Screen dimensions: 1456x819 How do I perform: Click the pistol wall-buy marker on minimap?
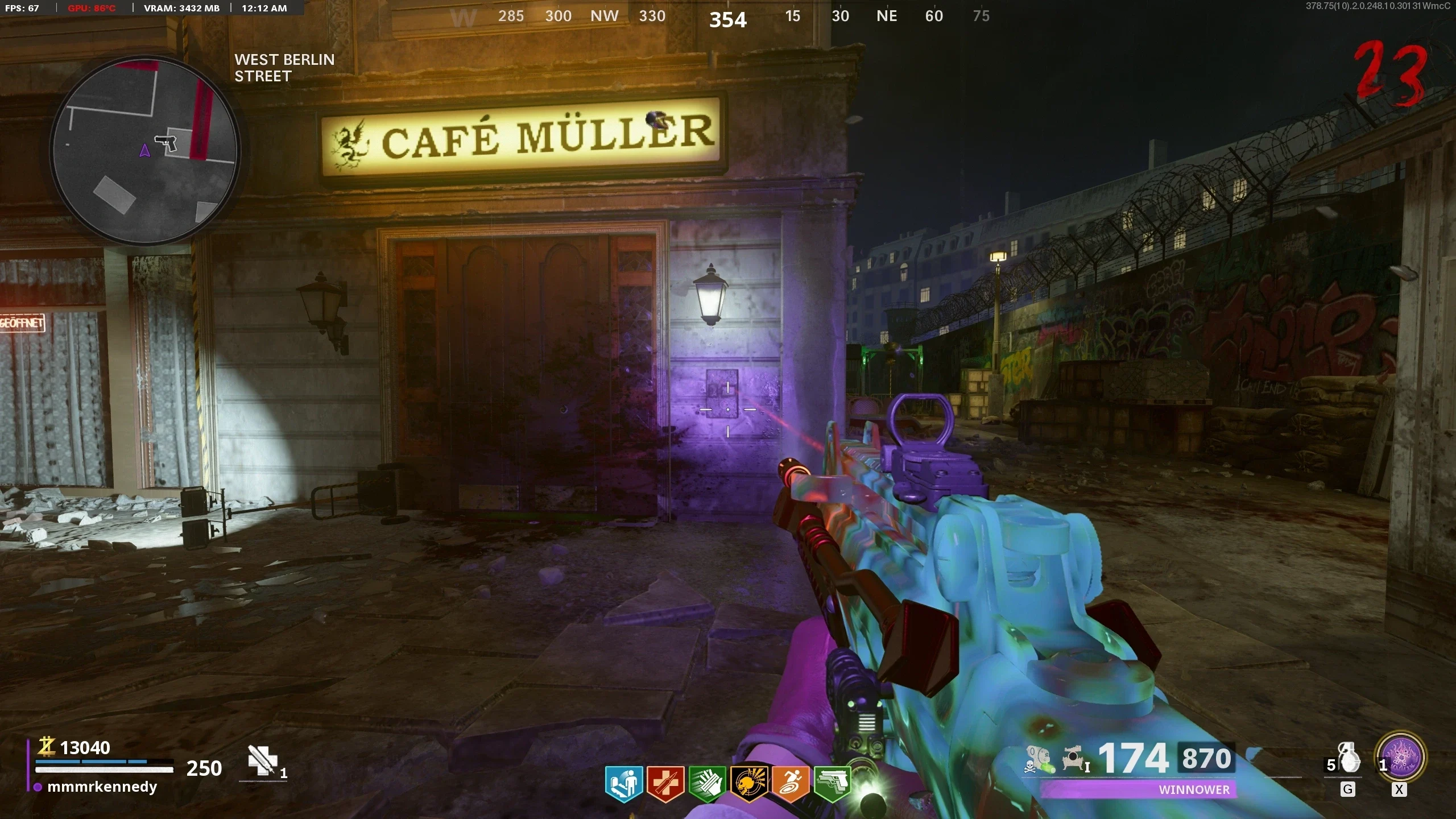(166, 142)
